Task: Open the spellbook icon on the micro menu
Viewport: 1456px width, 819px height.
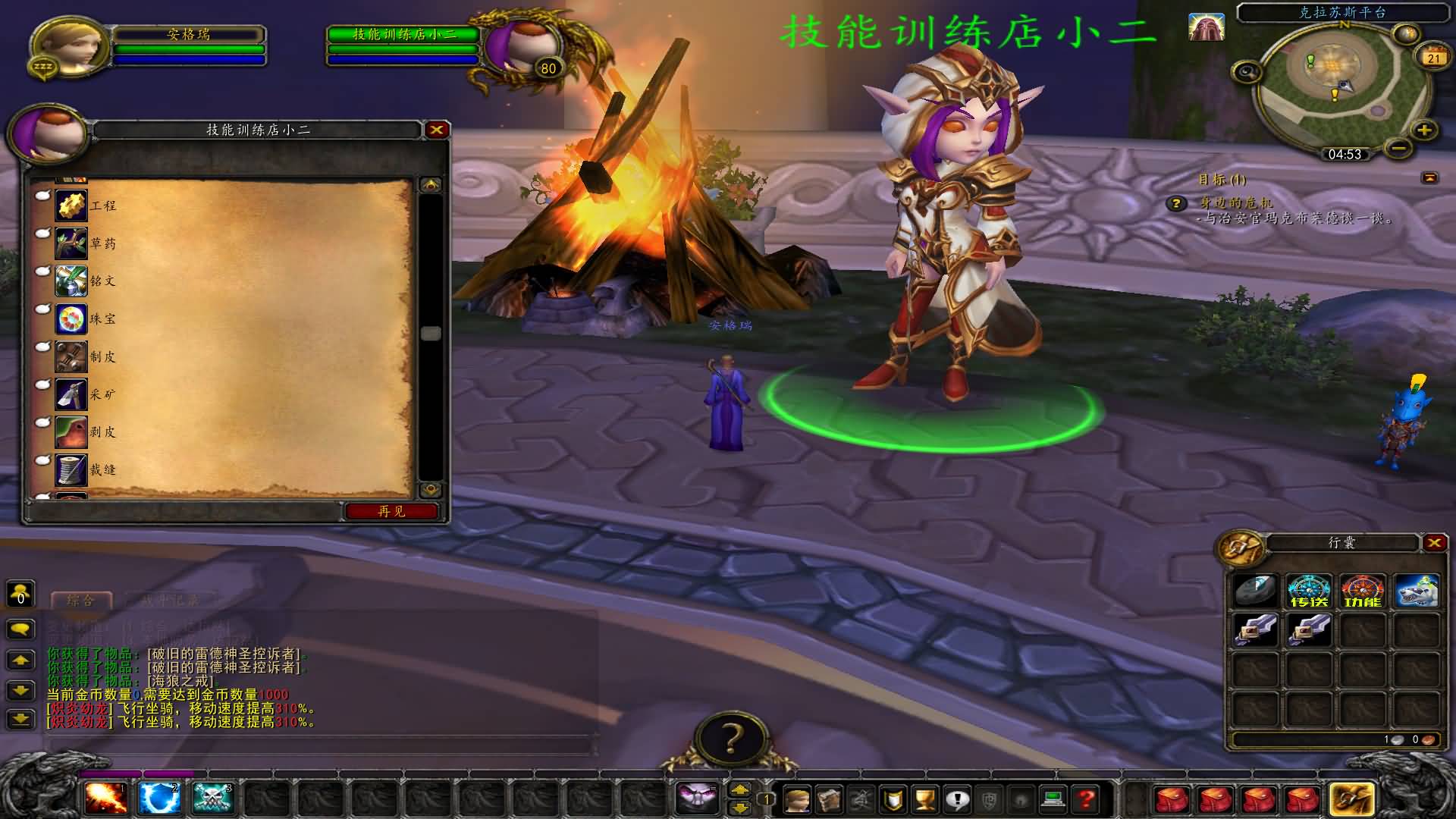Action: click(828, 800)
